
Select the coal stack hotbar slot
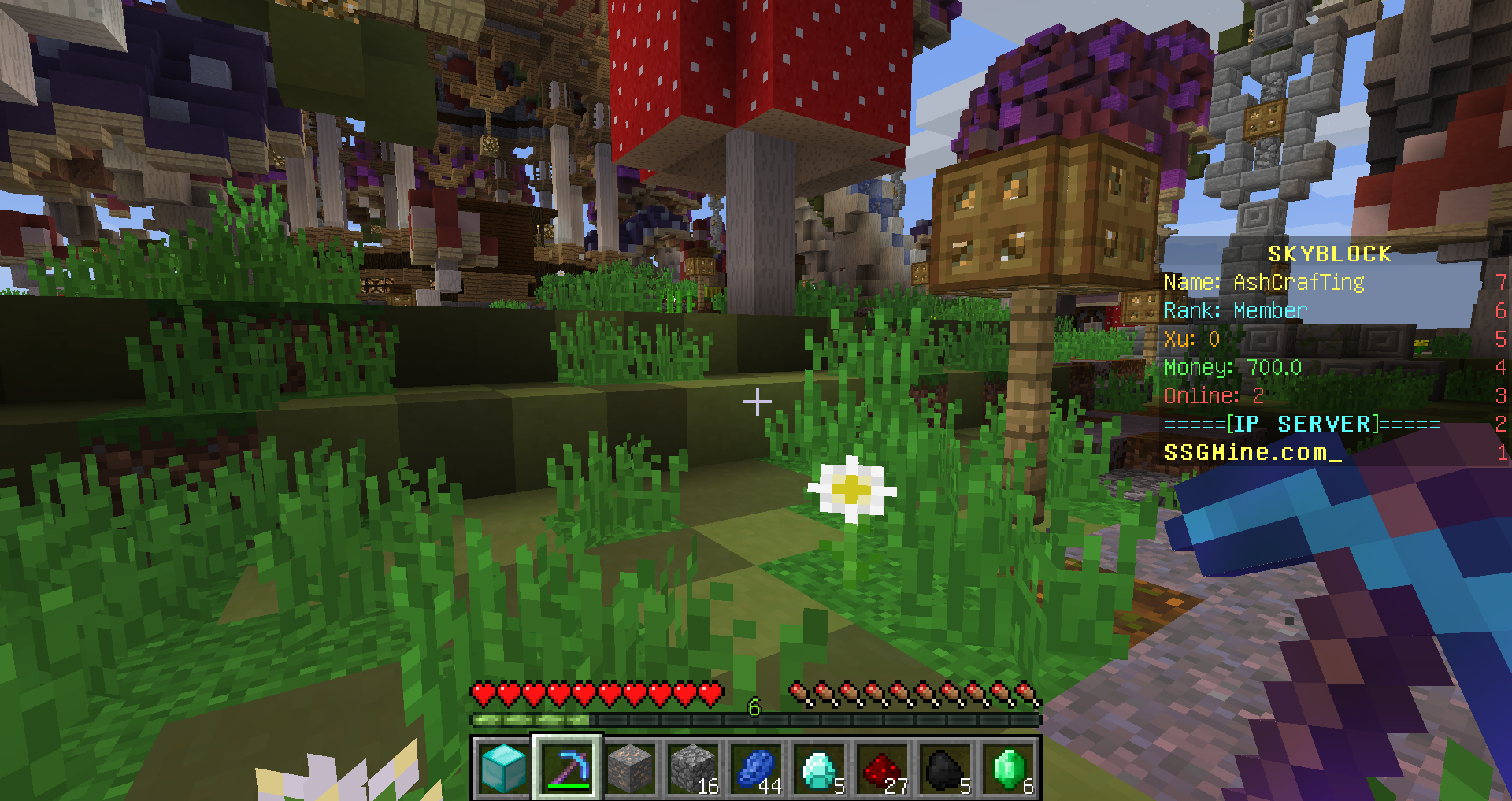coord(945,768)
